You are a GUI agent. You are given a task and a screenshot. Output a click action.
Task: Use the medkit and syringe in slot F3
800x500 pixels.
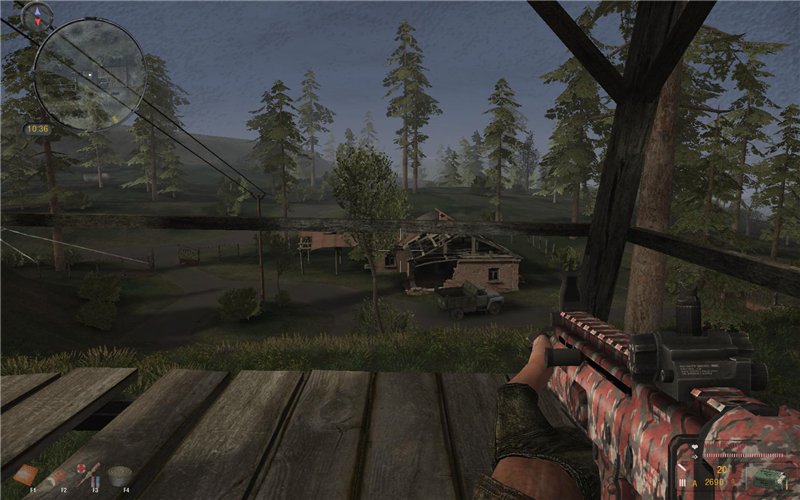click(88, 473)
